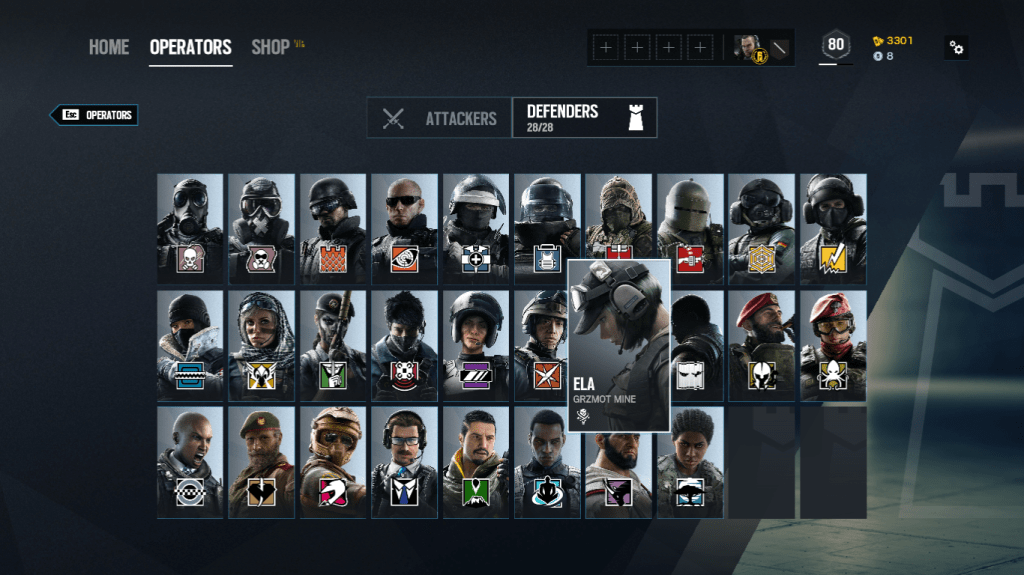This screenshot has height=575, width=1024.
Task: Select the highlighted Ela Grzmot Mine card
Action: pos(619,346)
